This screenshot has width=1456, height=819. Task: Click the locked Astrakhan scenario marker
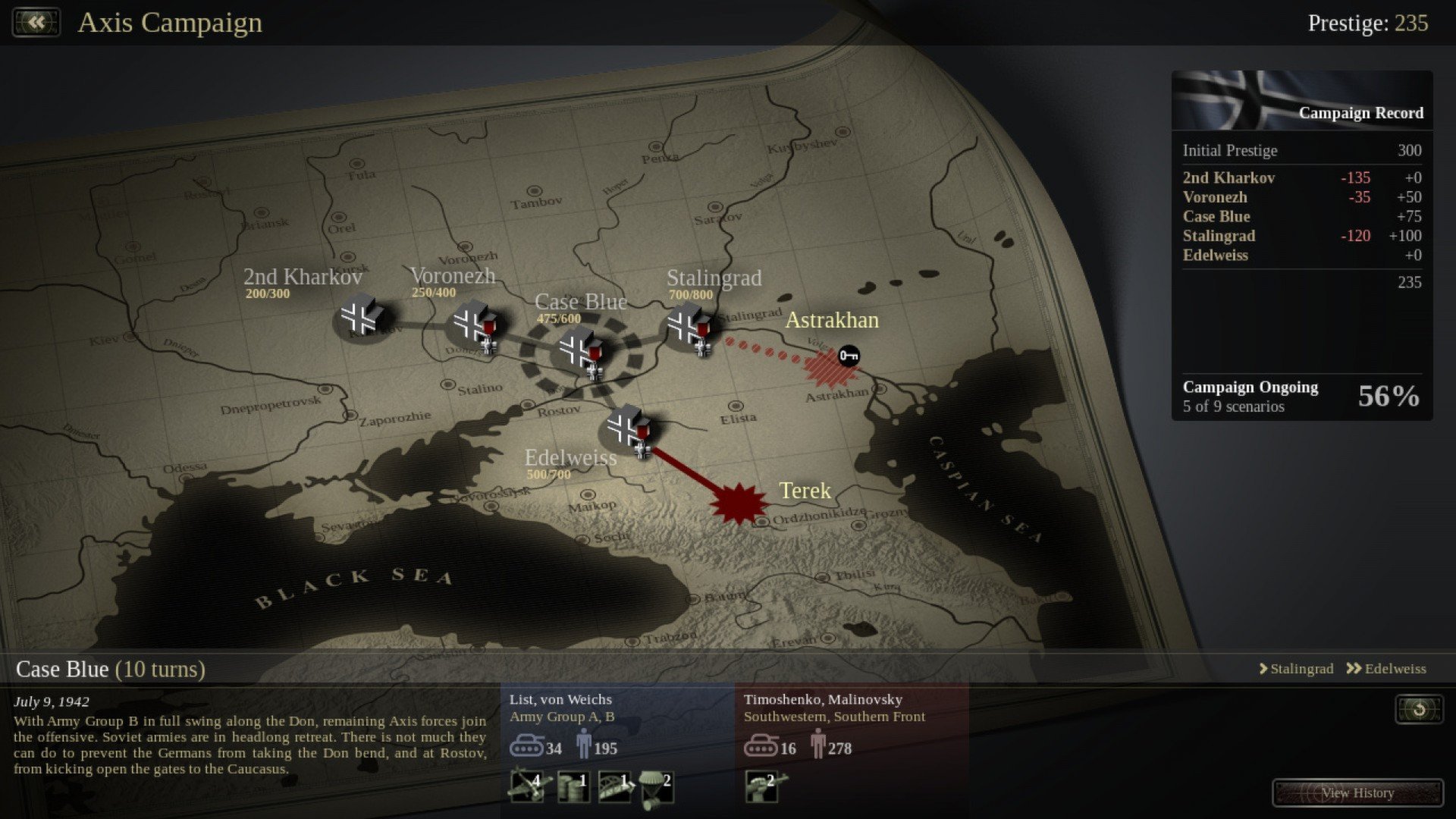point(849,356)
